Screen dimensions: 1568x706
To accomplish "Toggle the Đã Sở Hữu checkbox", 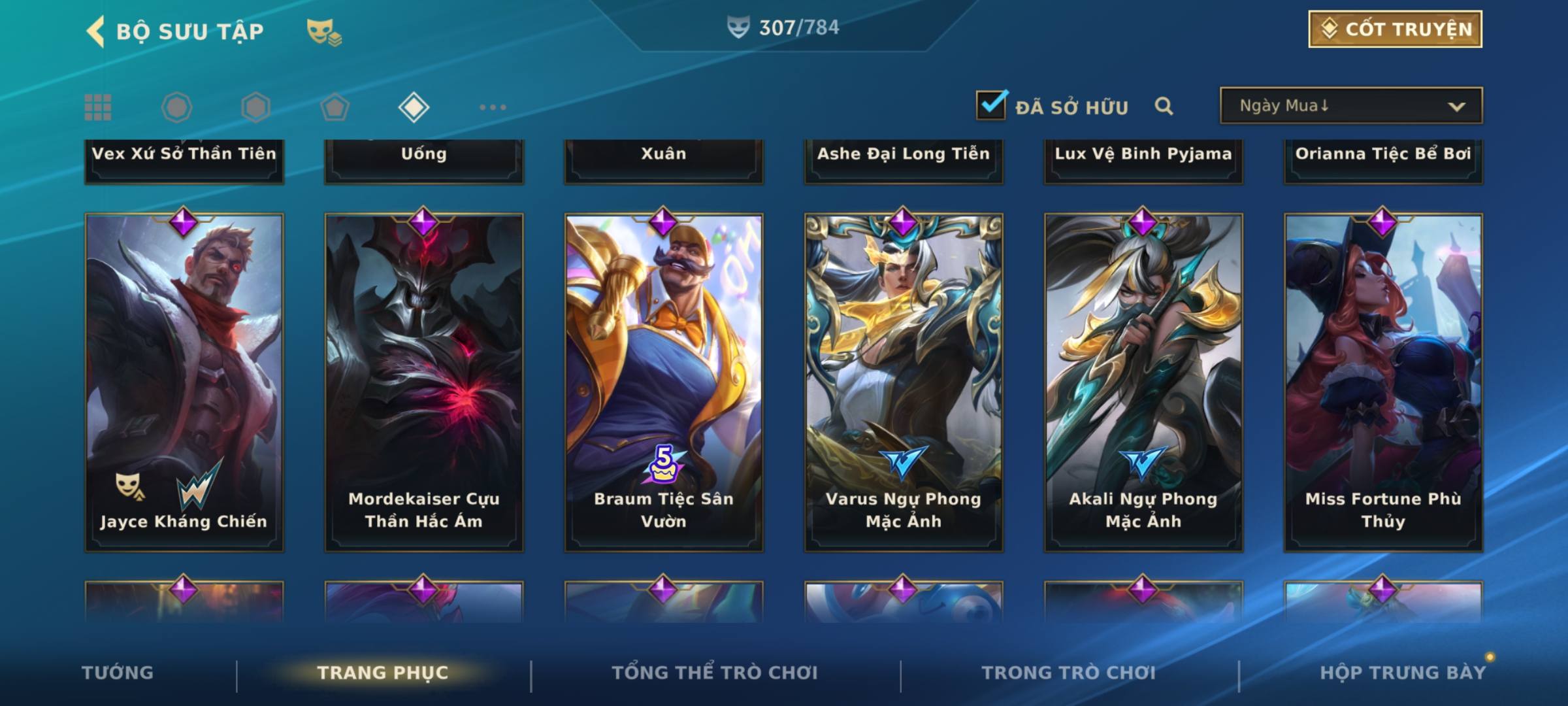I will click(x=991, y=105).
